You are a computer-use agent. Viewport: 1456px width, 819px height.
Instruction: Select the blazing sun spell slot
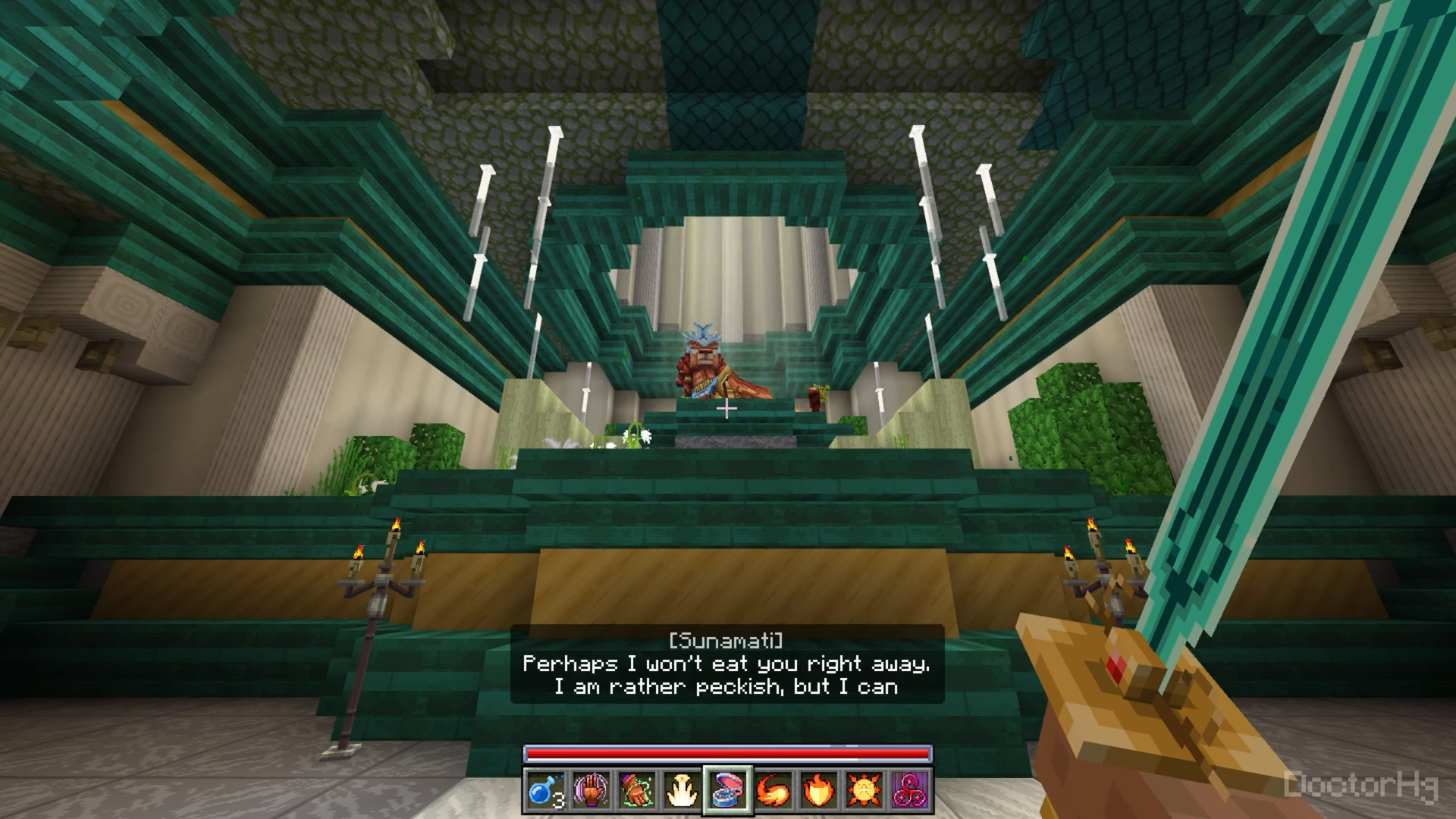tap(864, 790)
